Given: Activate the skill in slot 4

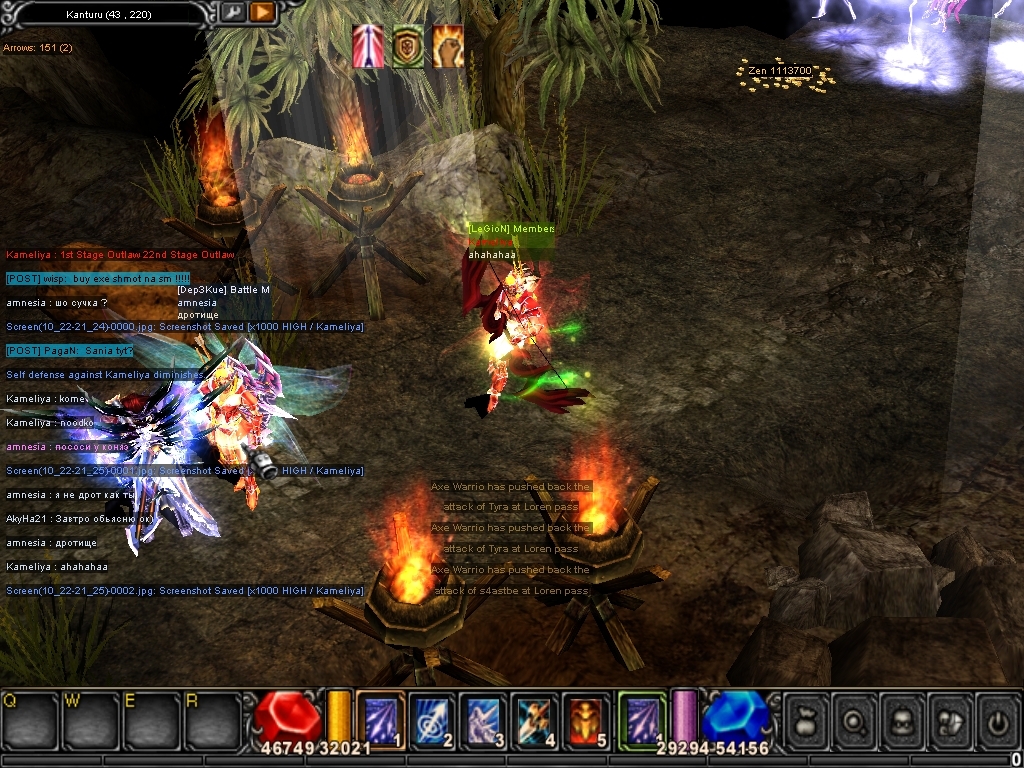Looking at the screenshot, I should pos(536,716).
